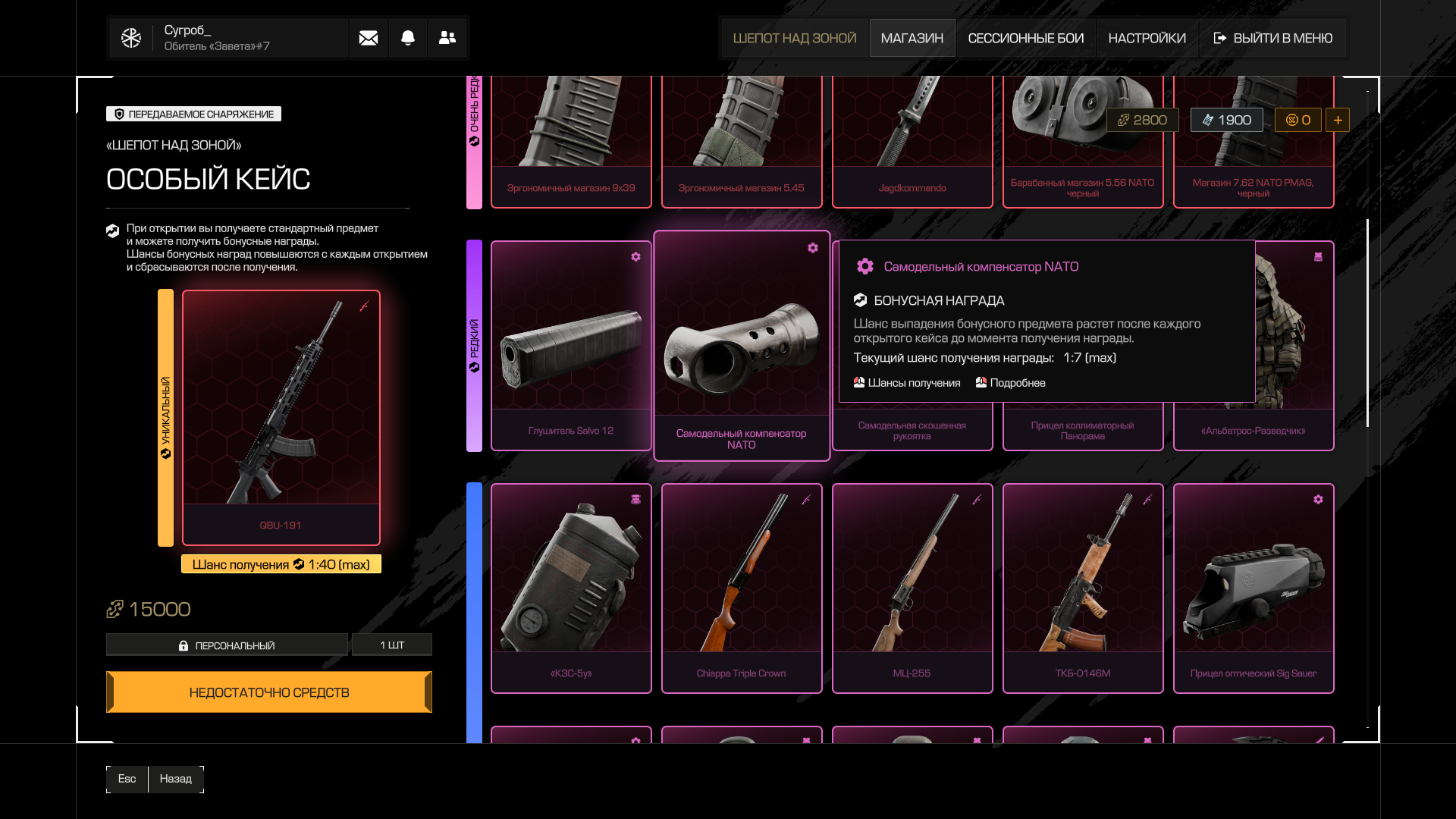Open the friends list icon

coord(447,38)
